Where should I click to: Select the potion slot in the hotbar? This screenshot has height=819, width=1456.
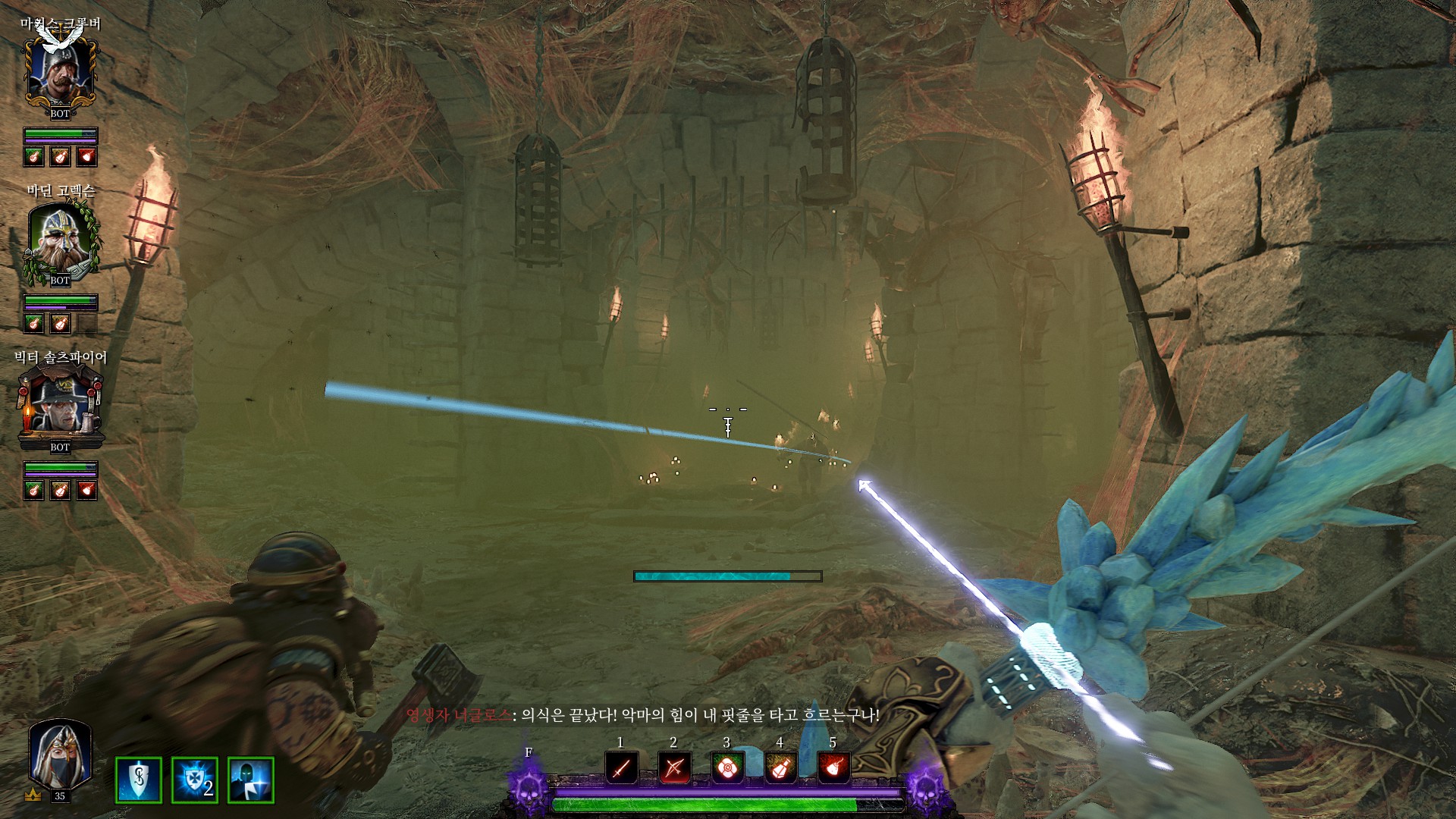[780, 768]
